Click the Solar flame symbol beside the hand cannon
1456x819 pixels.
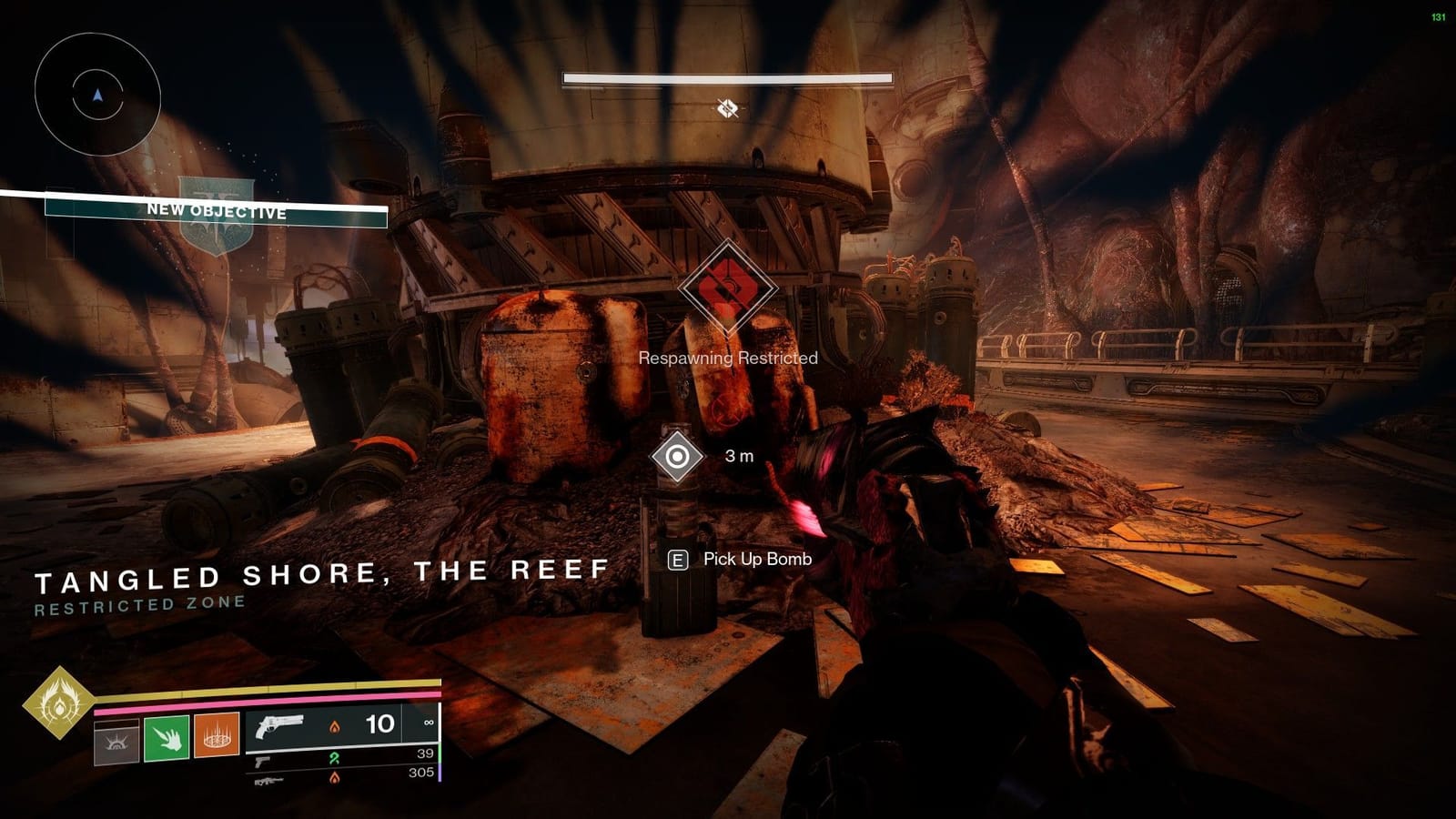click(x=335, y=727)
